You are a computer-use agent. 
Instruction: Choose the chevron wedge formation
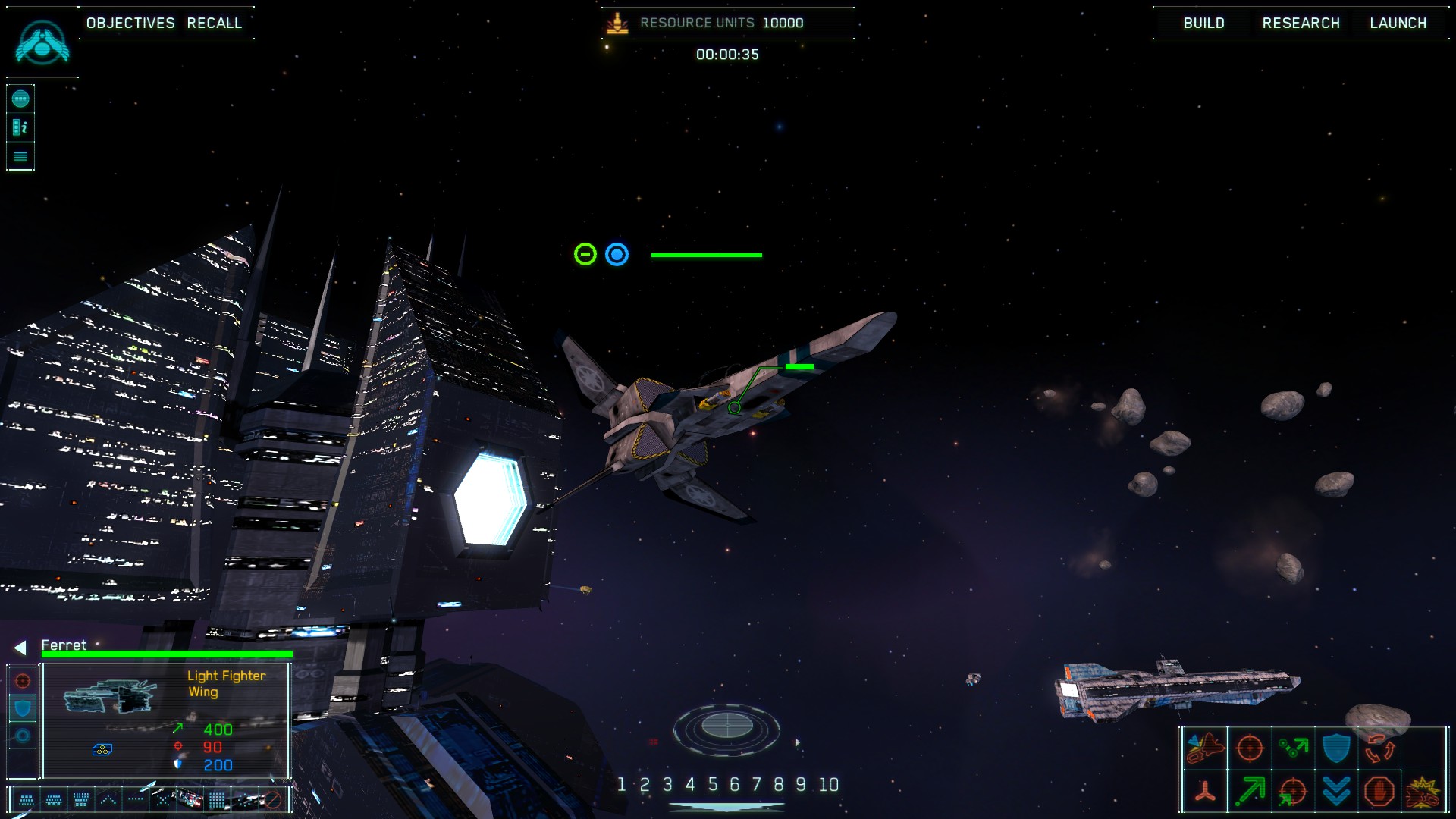pos(108,799)
